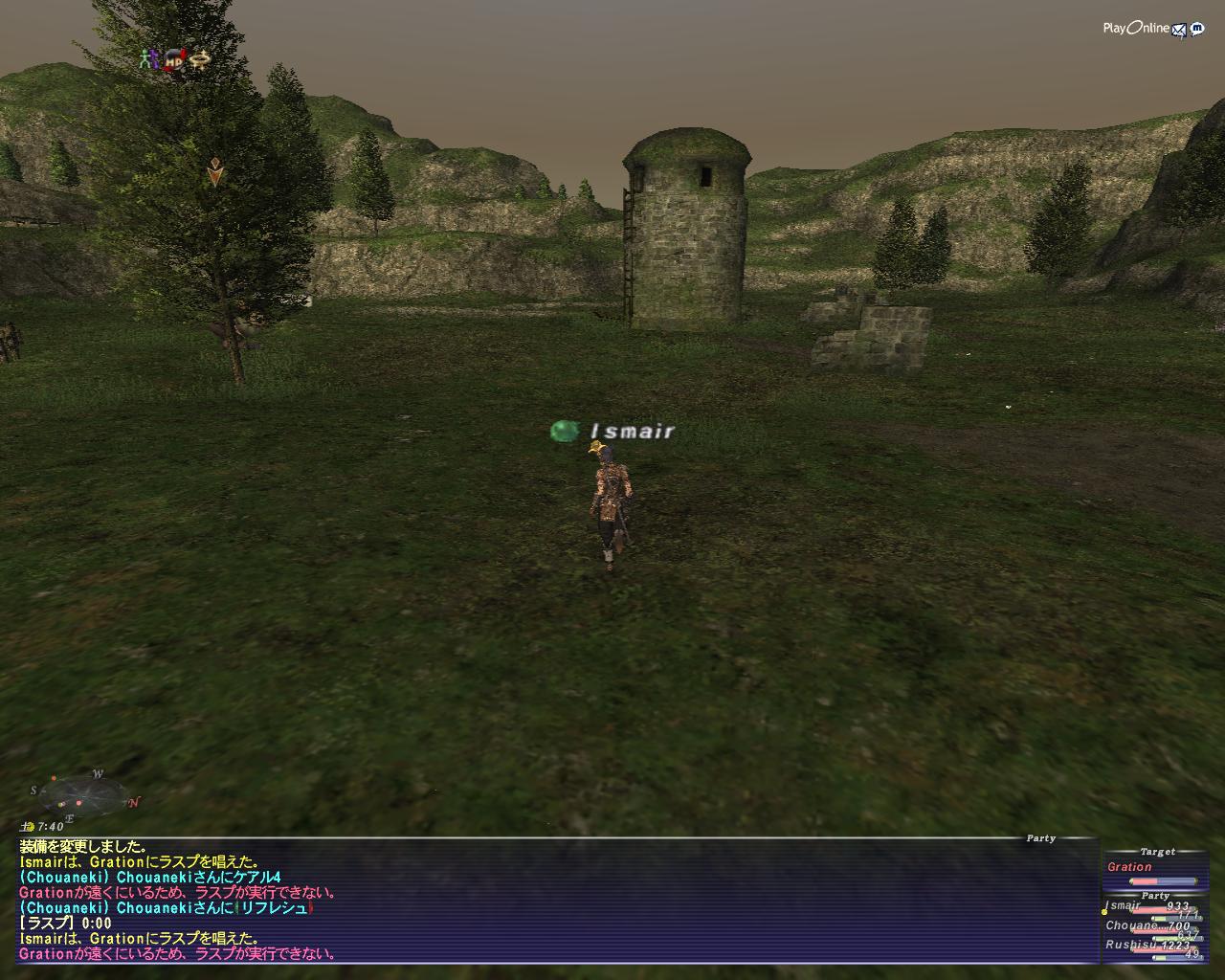Image resolution: width=1225 pixels, height=980 pixels.
Task: Inspect the MP status effect icon
Action: coord(173,60)
